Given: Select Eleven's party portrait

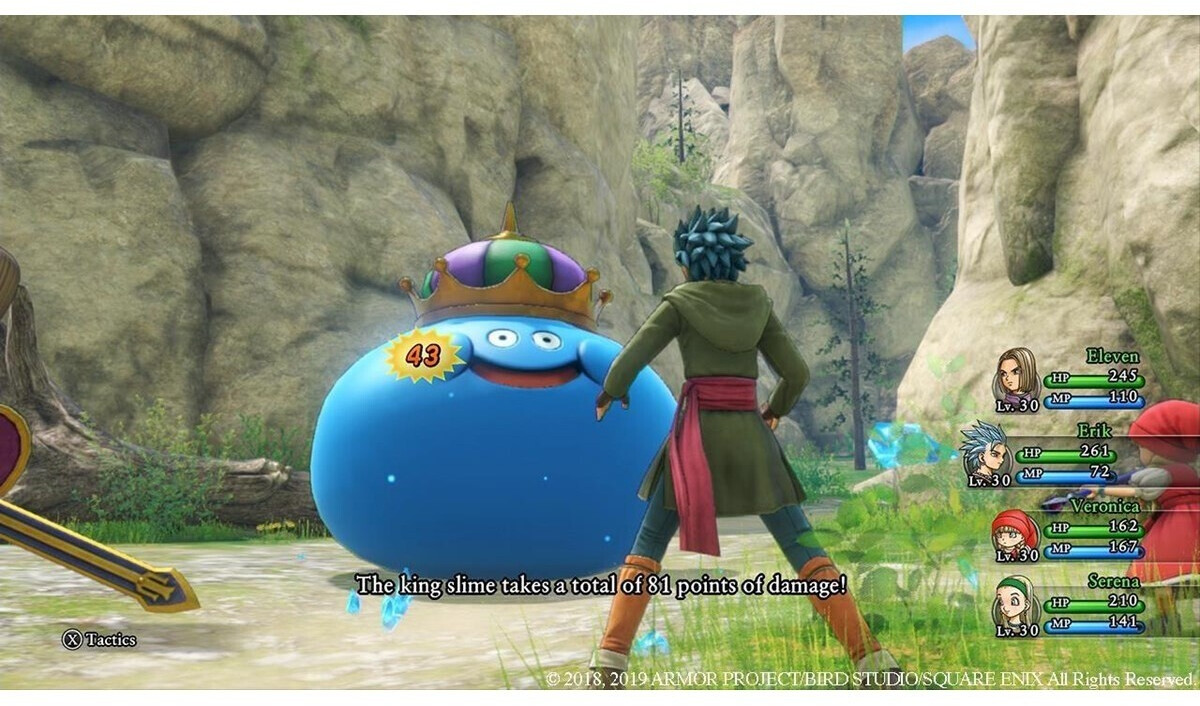Looking at the screenshot, I should [x=1015, y=378].
